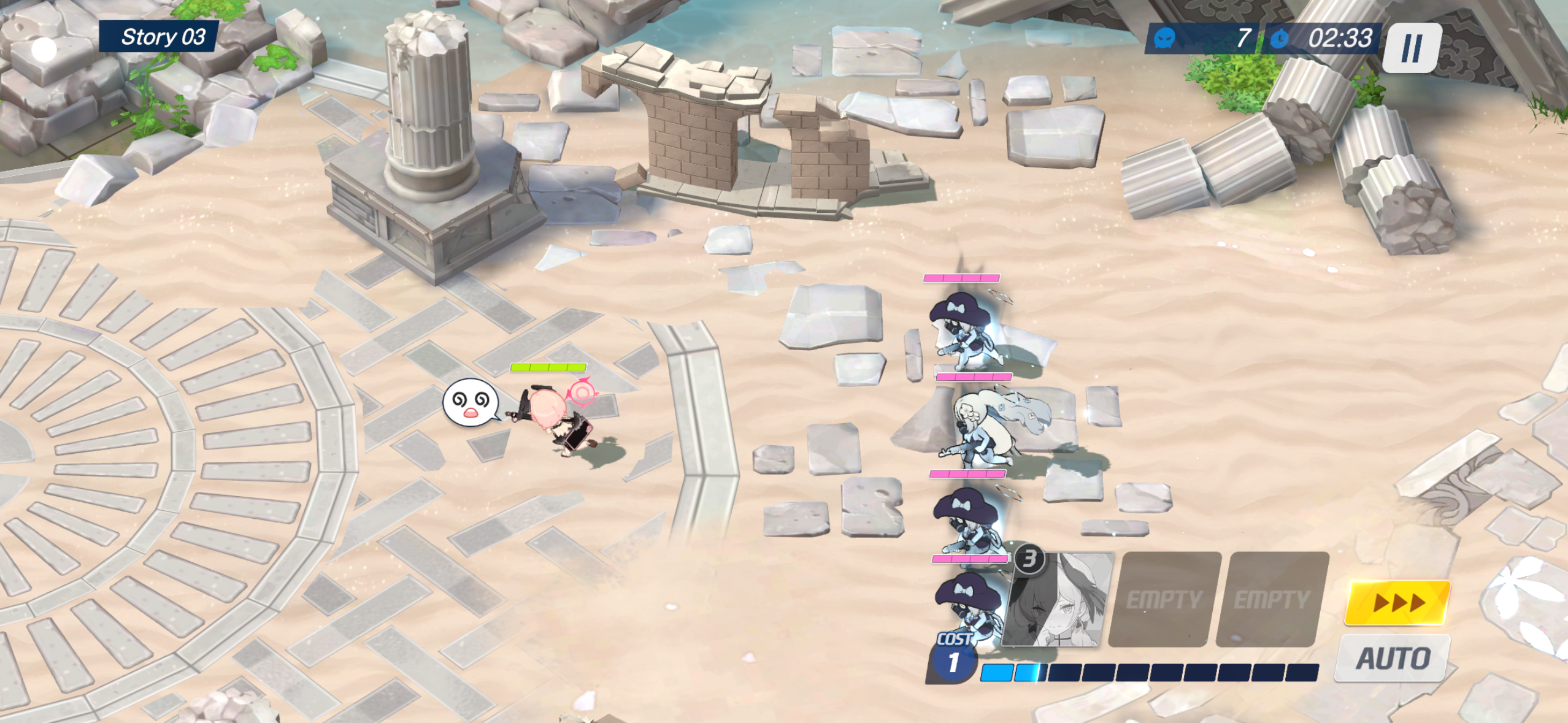Toggle AUTO battle mode
The height and width of the screenshot is (723, 1568).
(x=1393, y=659)
